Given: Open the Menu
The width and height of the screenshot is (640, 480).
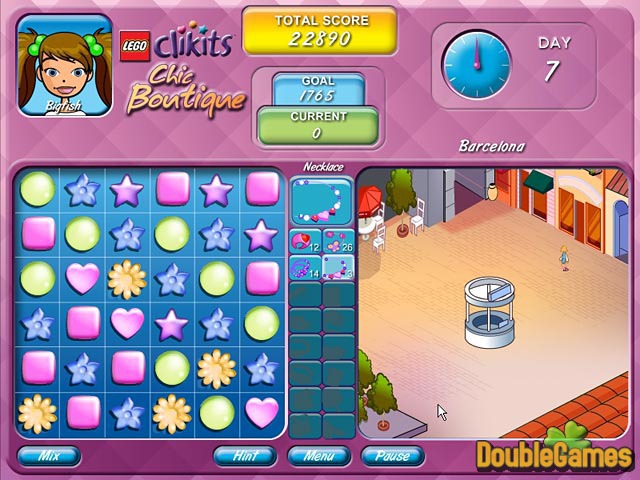Looking at the screenshot, I should (x=320, y=455).
